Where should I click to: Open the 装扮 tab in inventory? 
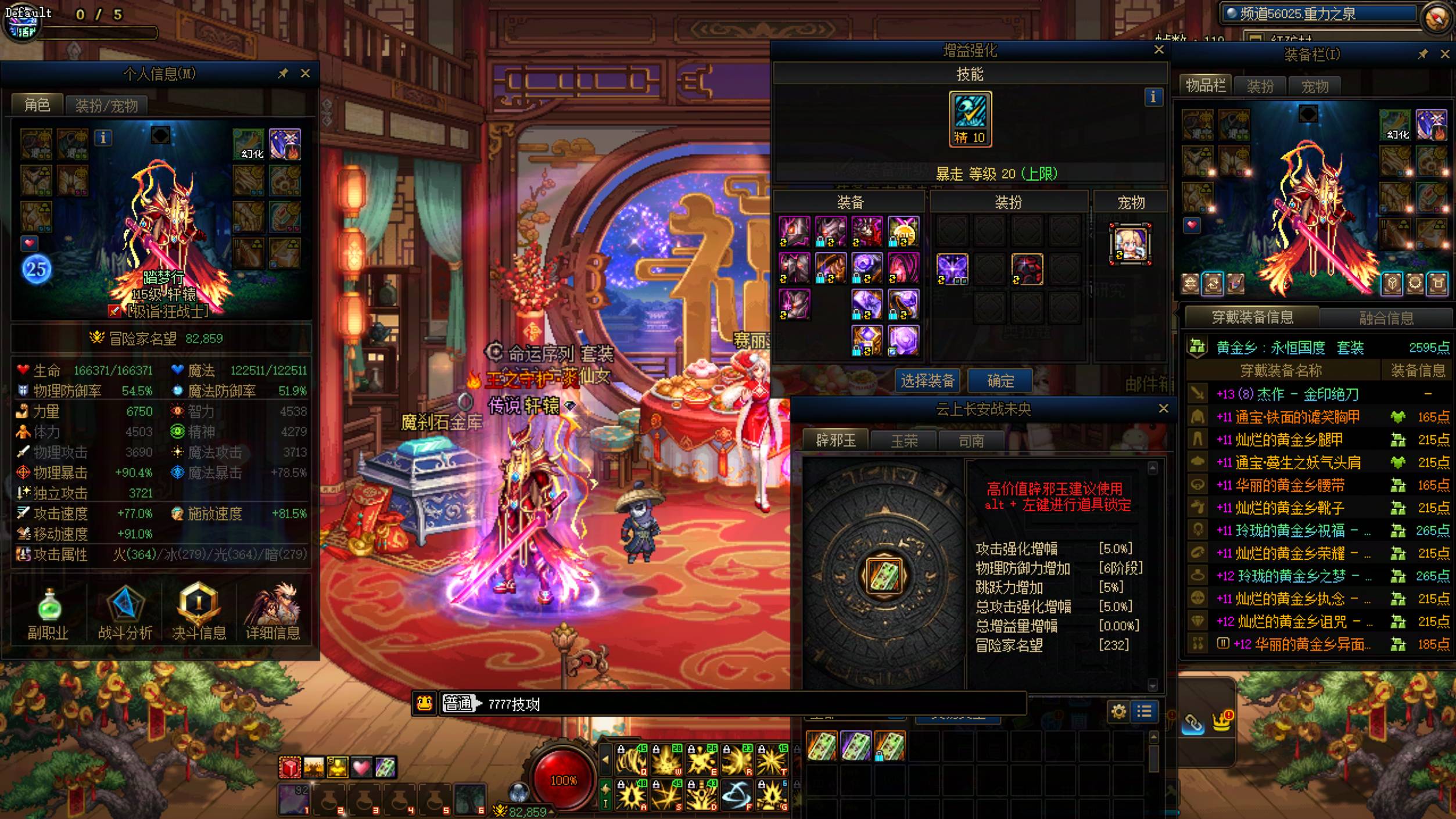pyautogui.click(x=1260, y=87)
